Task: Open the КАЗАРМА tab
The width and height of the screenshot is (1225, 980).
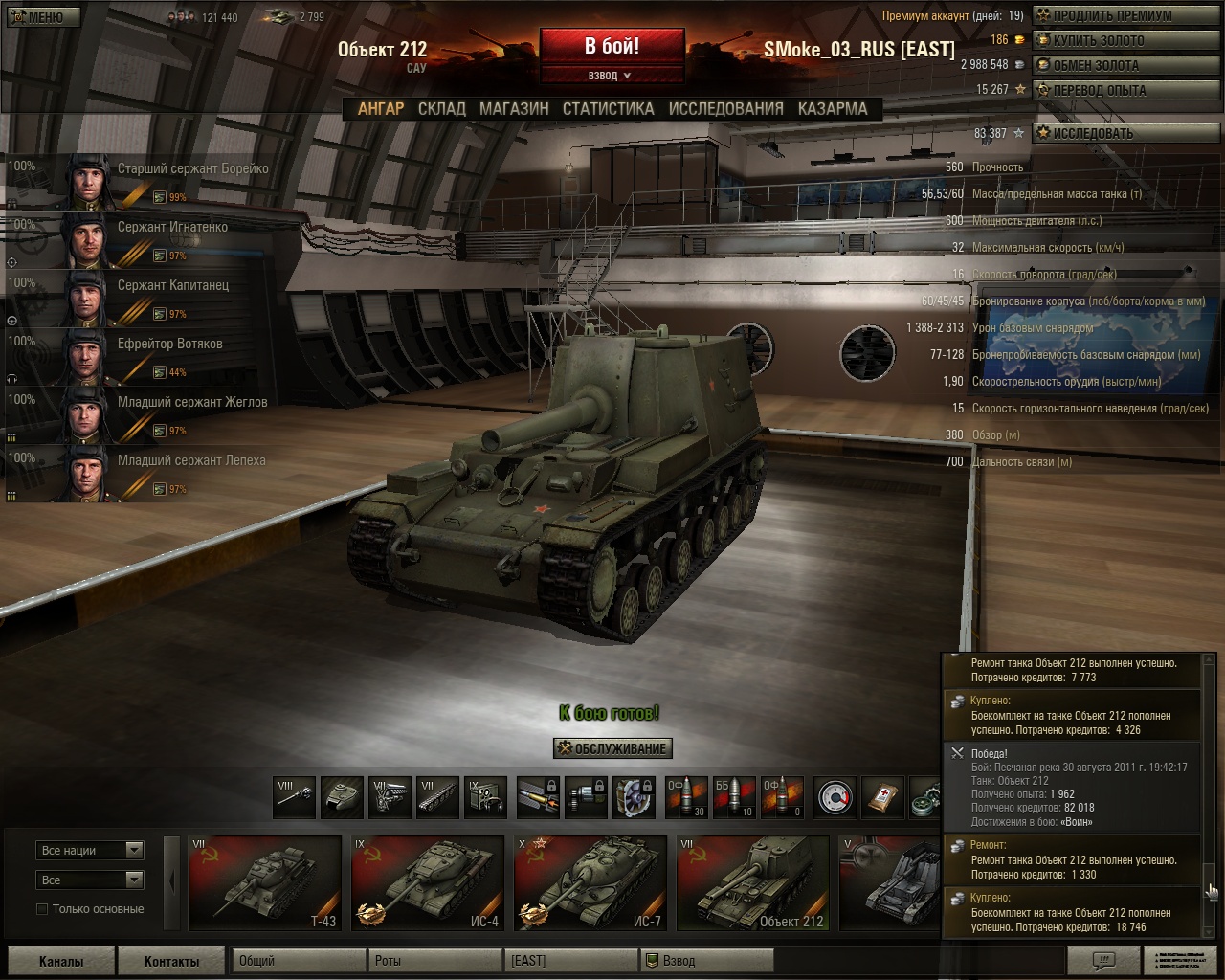Action: (x=833, y=109)
